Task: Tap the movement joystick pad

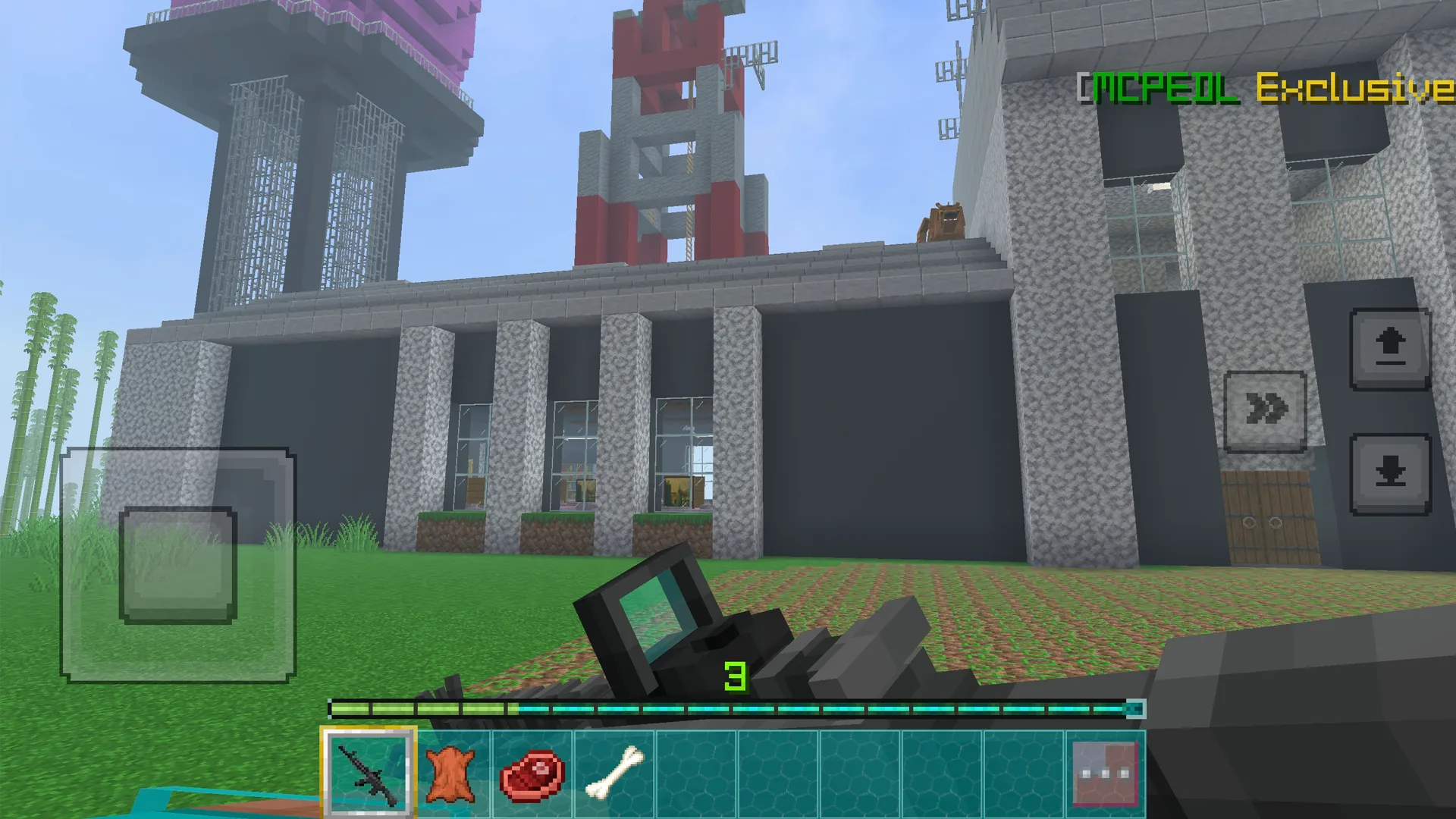Action: pos(178,565)
